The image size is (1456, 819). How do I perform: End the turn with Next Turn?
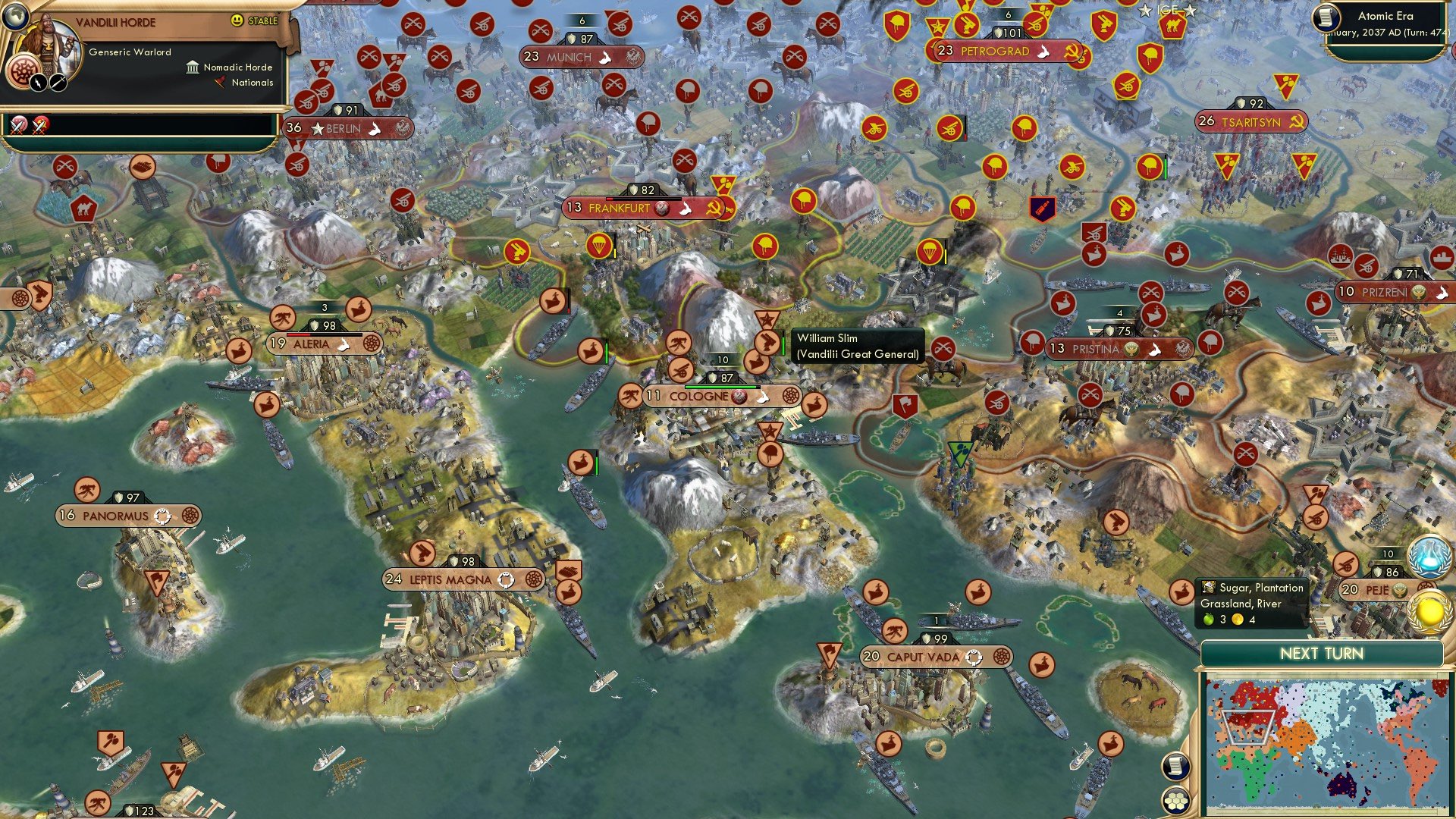coord(1321,654)
